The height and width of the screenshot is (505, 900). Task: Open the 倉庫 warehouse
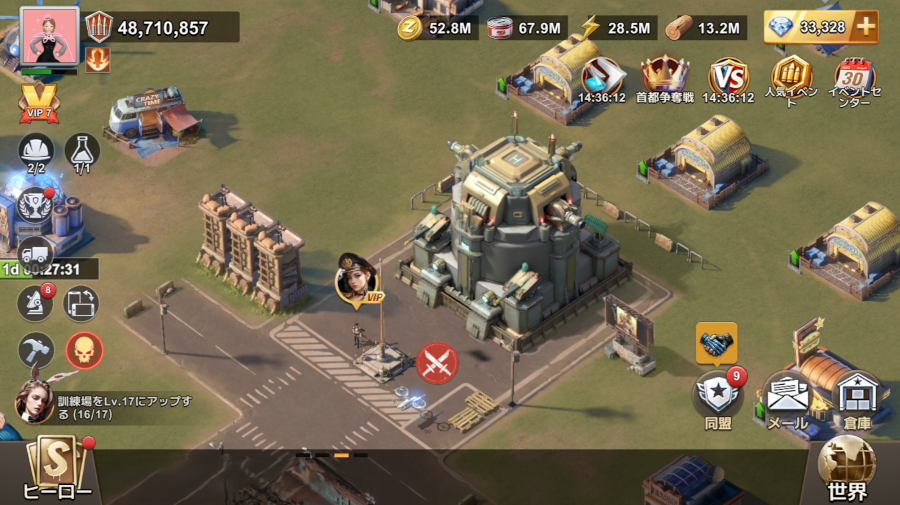(856, 397)
